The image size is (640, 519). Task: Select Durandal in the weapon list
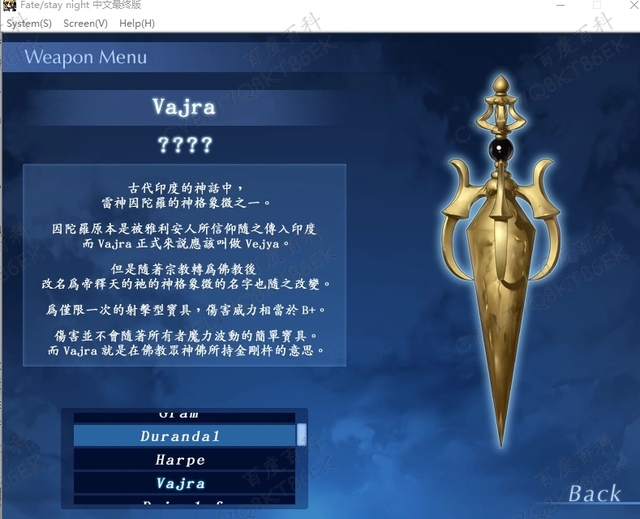(x=180, y=436)
